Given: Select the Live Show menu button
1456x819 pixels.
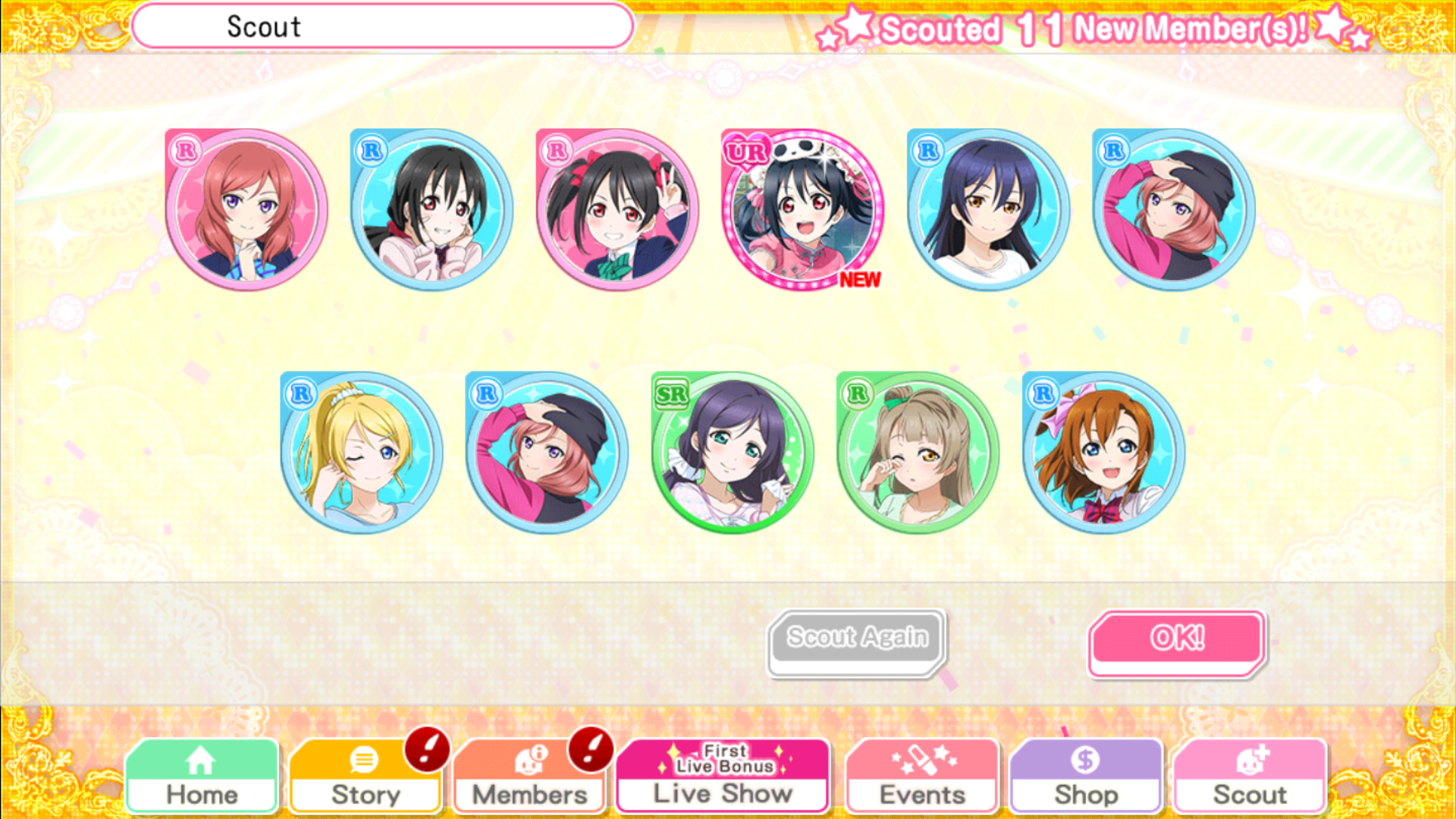Looking at the screenshot, I should pyautogui.click(x=723, y=777).
